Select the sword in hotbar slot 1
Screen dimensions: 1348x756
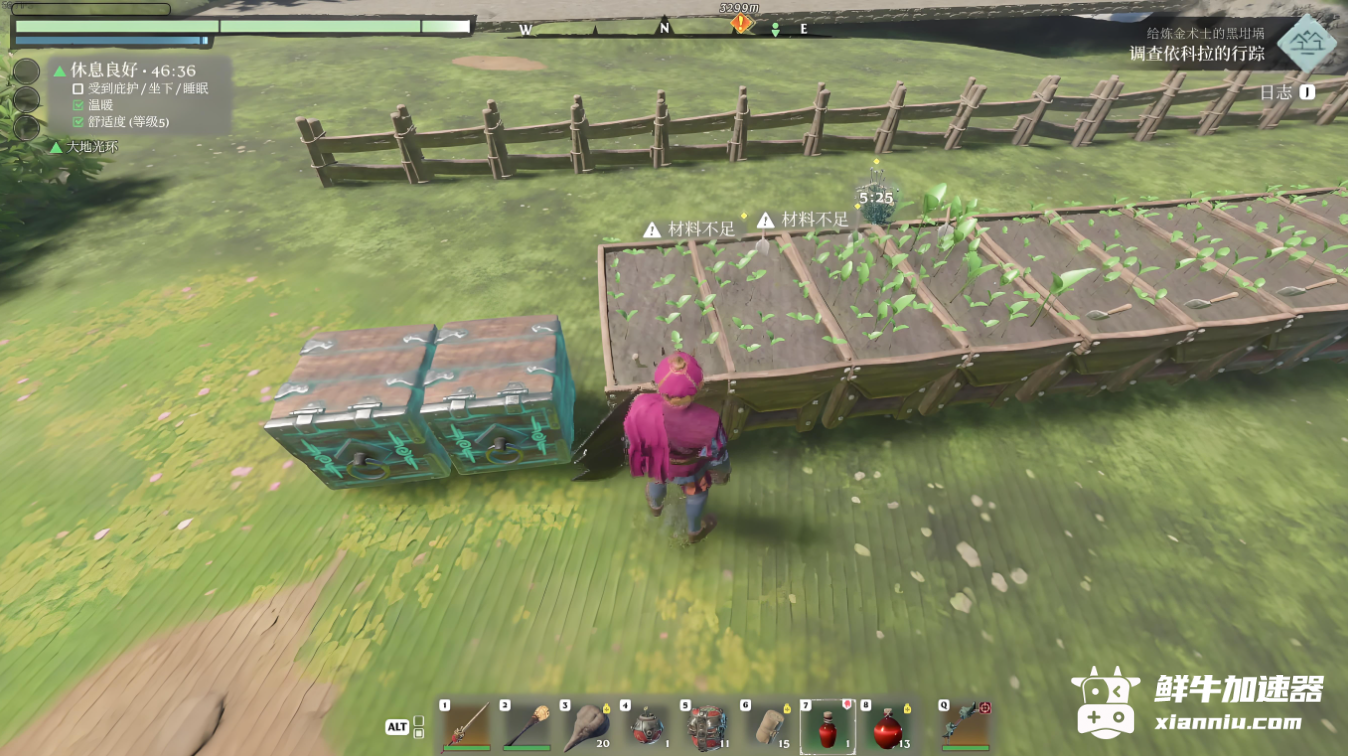(x=467, y=725)
